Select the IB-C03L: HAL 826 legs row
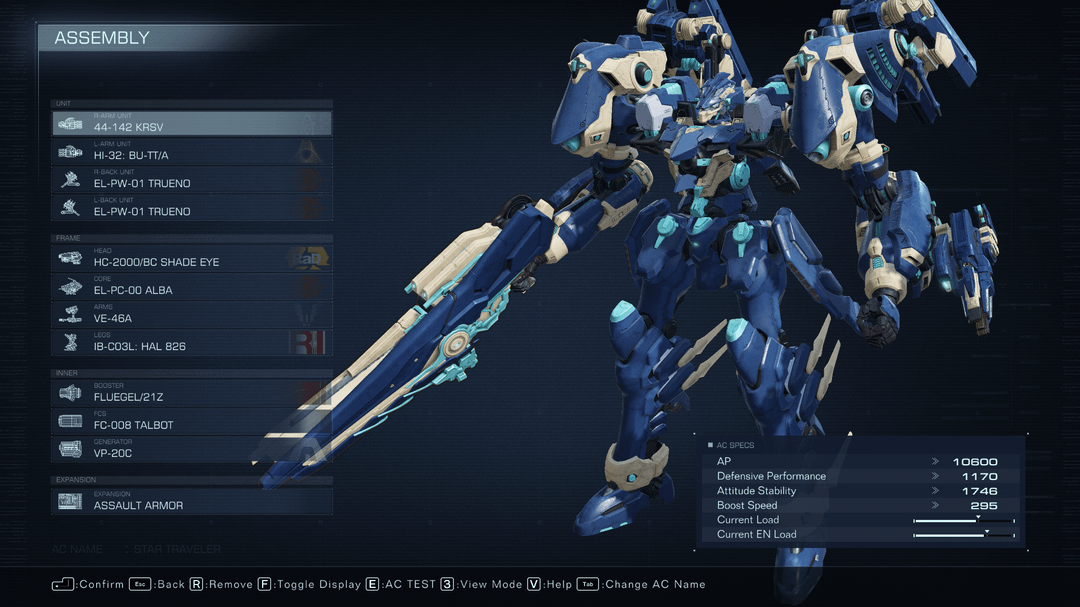 [191, 342]
